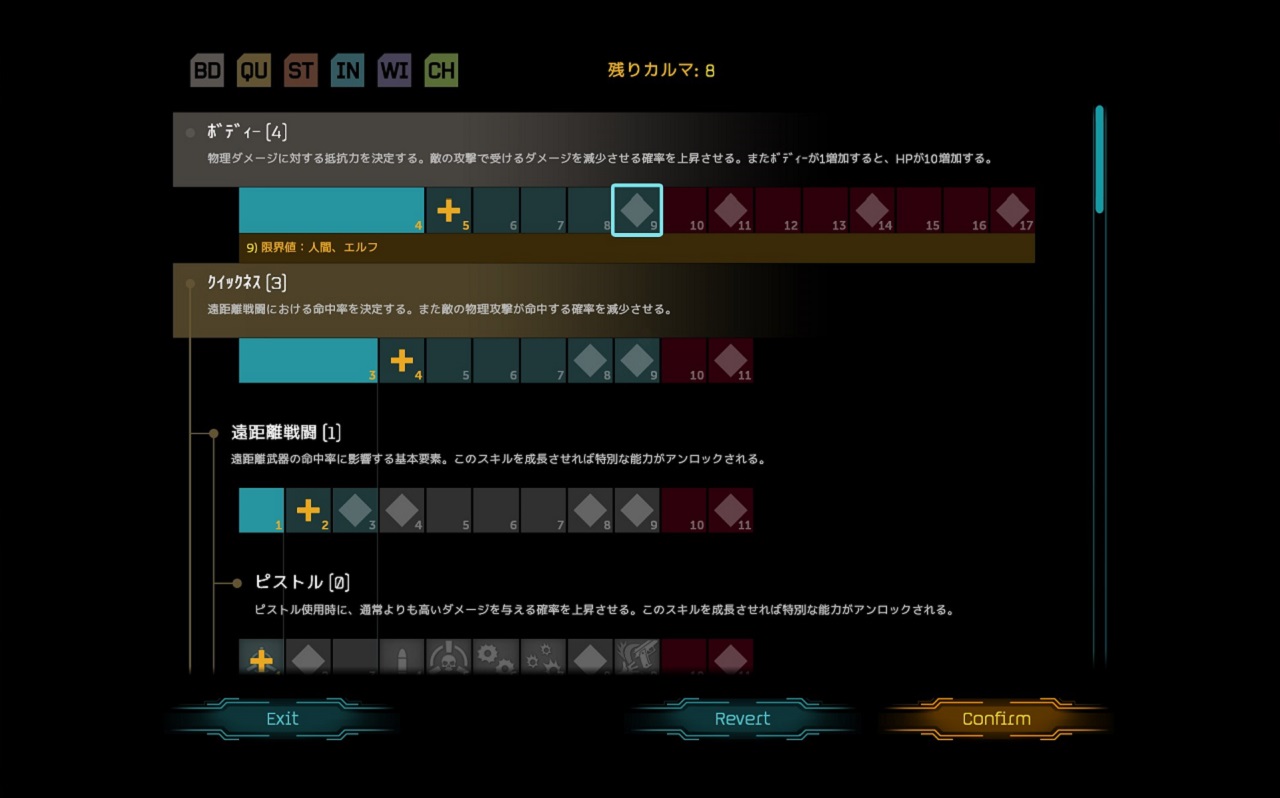Select the diamond marker at 遠距離戦闘 level 3
This screenshot has width=1280, height=798.
tap(355, 510)
